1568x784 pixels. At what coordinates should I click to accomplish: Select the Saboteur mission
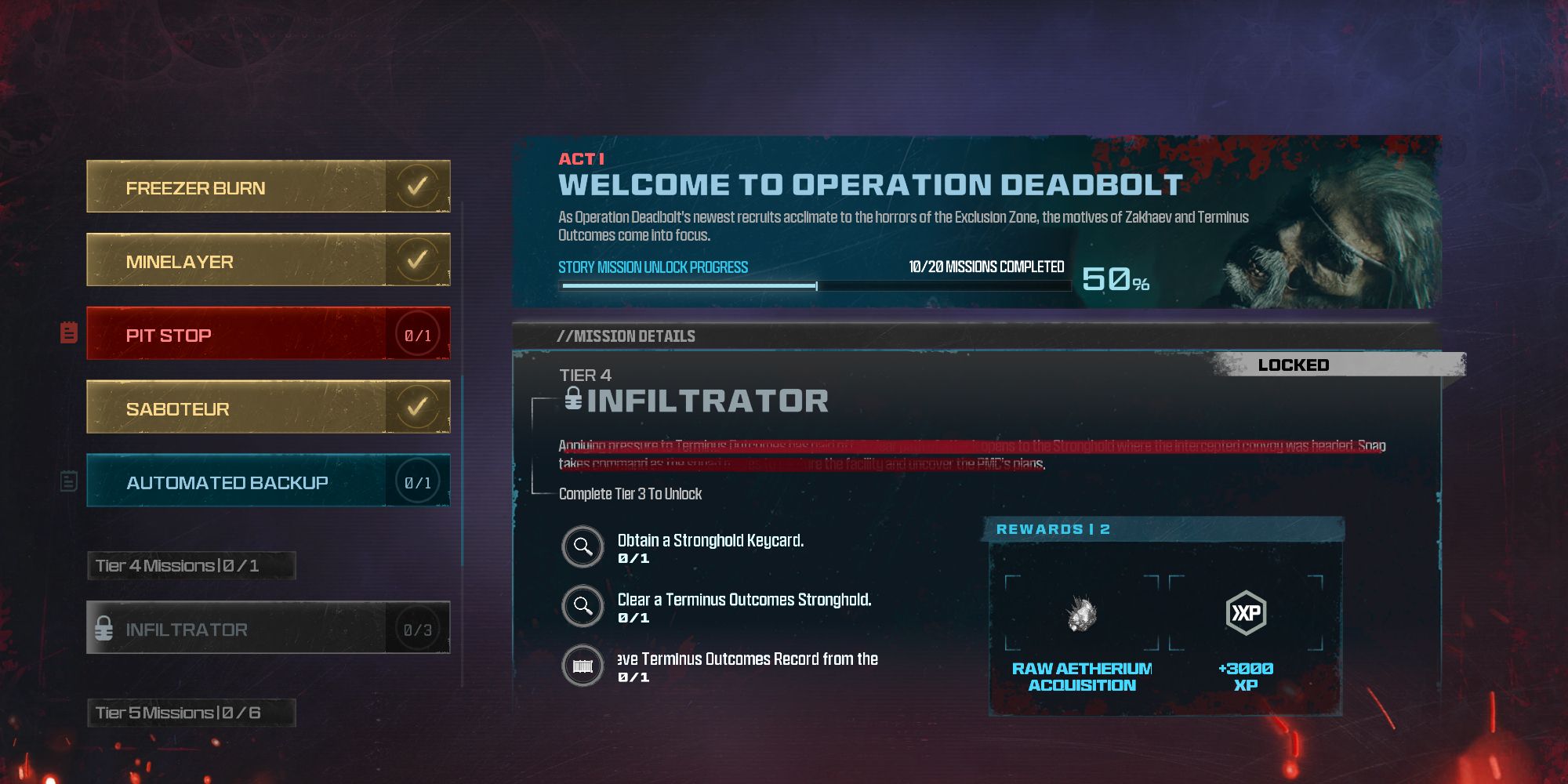pos(268,408)
